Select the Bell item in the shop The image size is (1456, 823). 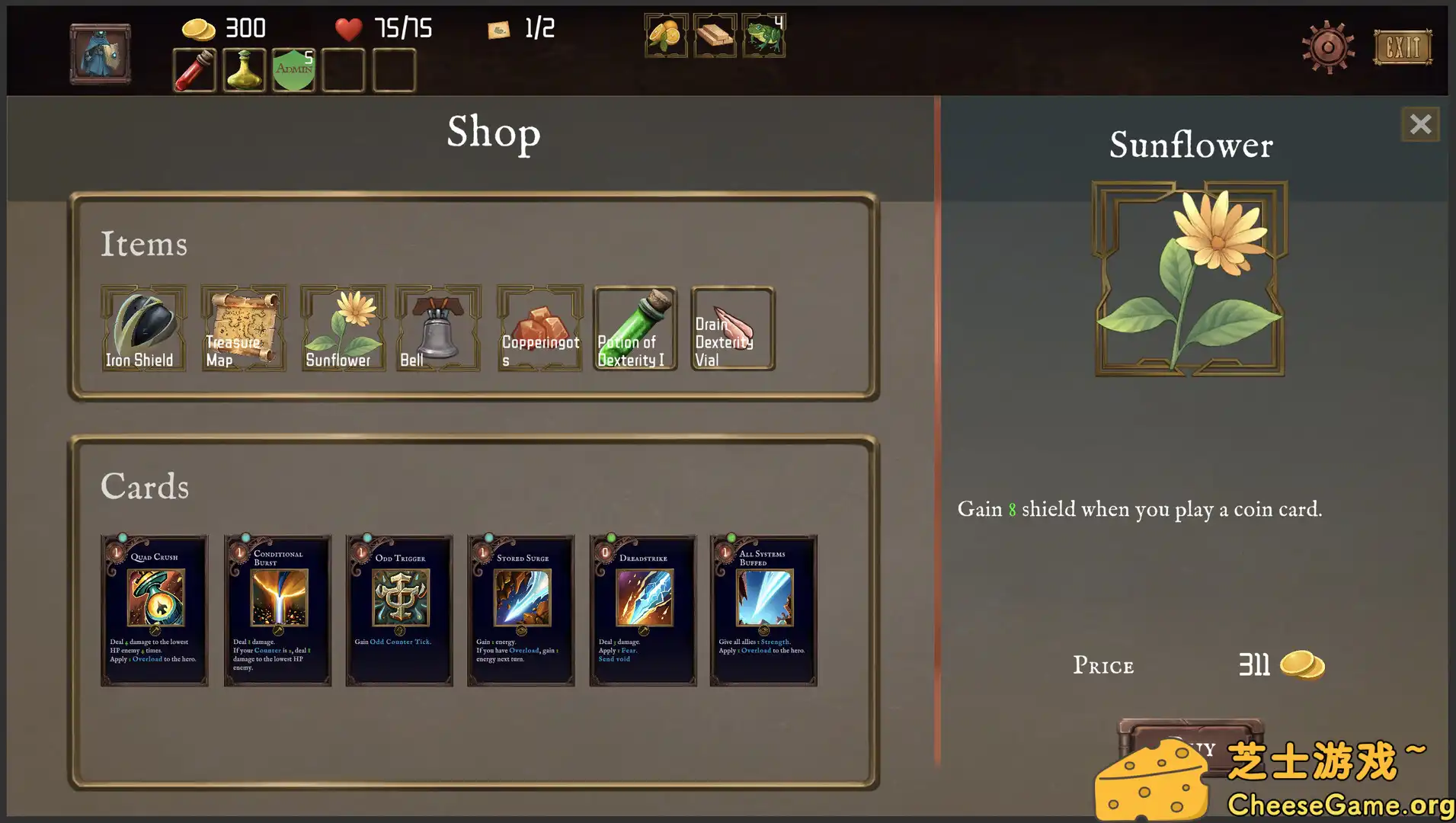coord(438,329)
